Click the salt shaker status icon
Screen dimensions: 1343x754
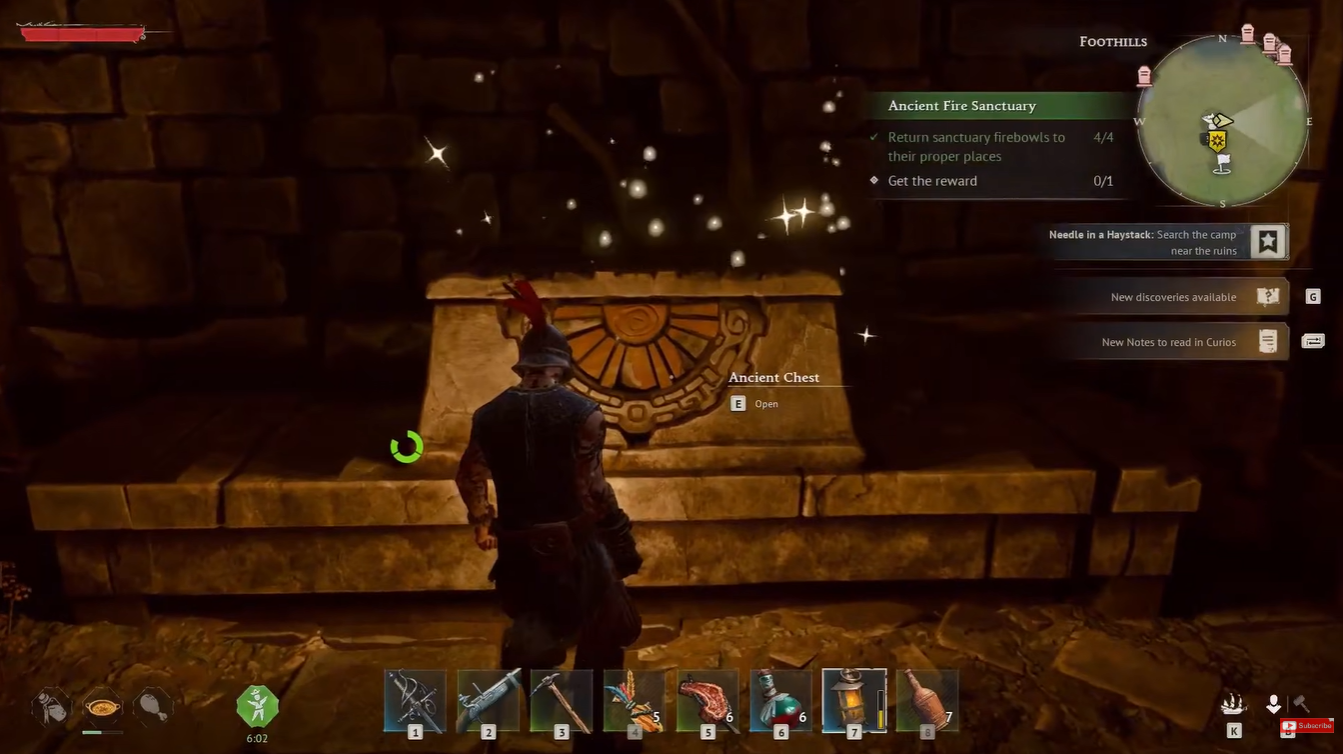[x=51, y=707]
